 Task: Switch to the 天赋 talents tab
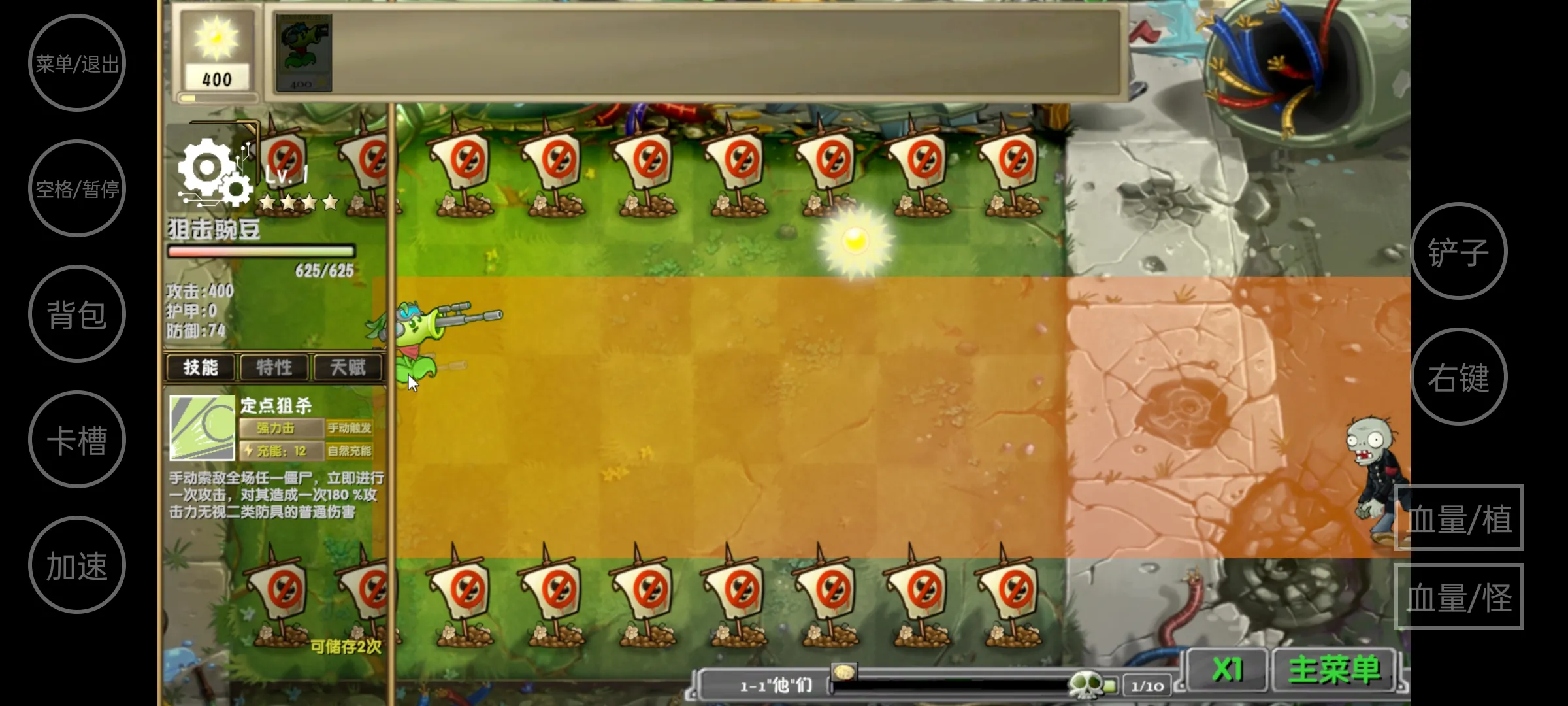[348, 367]
